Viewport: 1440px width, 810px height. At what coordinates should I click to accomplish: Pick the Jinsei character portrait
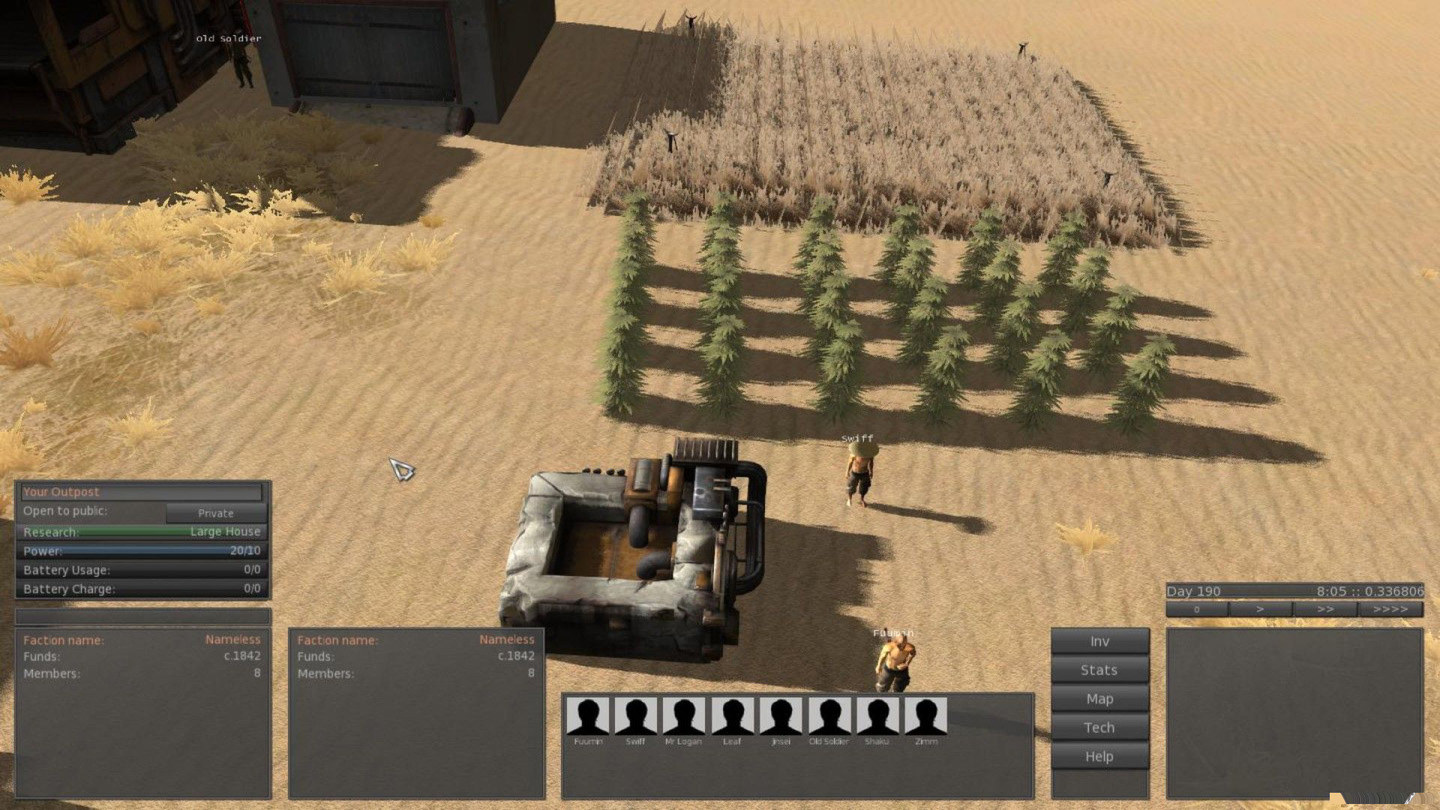[780, 717]
